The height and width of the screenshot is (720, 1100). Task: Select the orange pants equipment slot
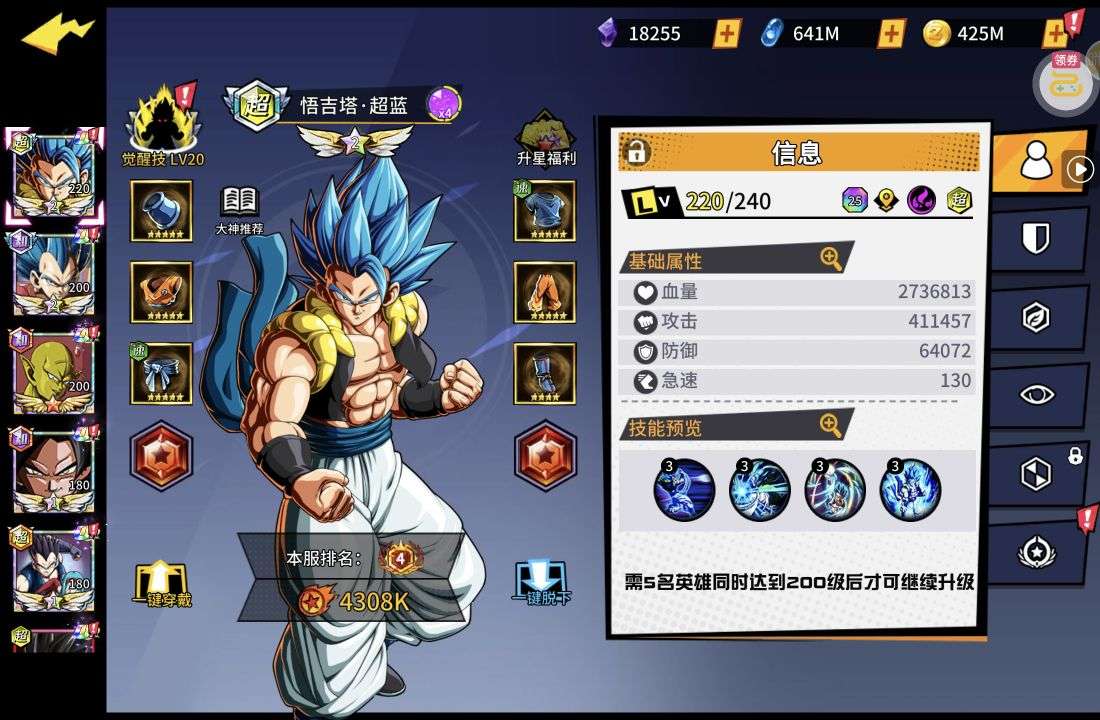(x=545, y=292)
